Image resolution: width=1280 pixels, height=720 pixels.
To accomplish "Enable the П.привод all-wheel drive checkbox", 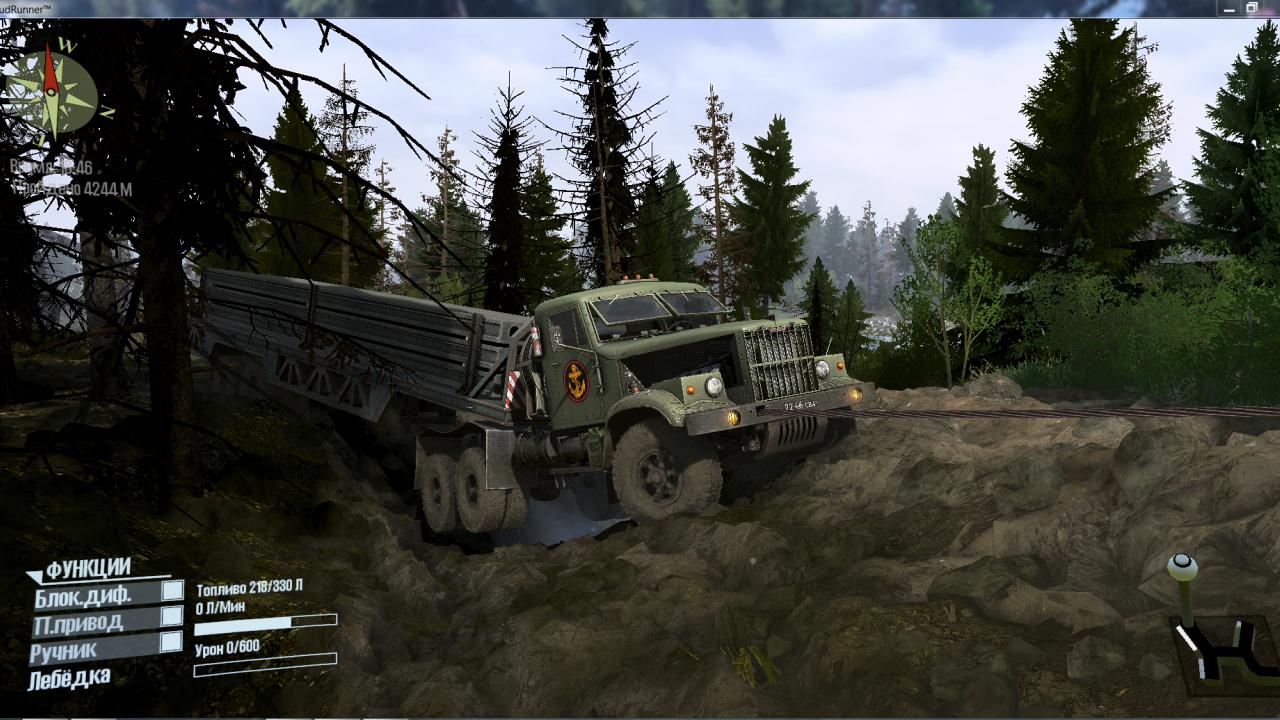I will [172, 616].
